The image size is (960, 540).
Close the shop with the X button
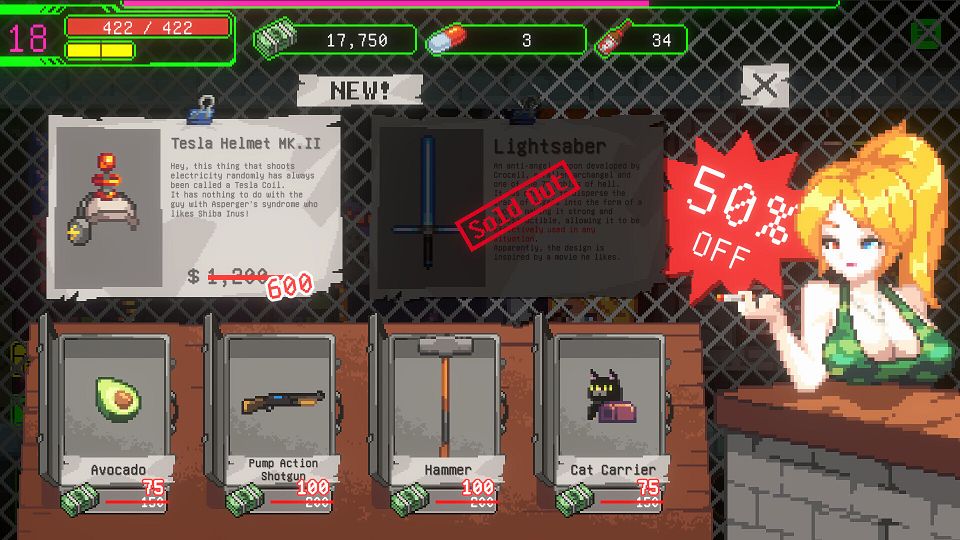(765, 85)
